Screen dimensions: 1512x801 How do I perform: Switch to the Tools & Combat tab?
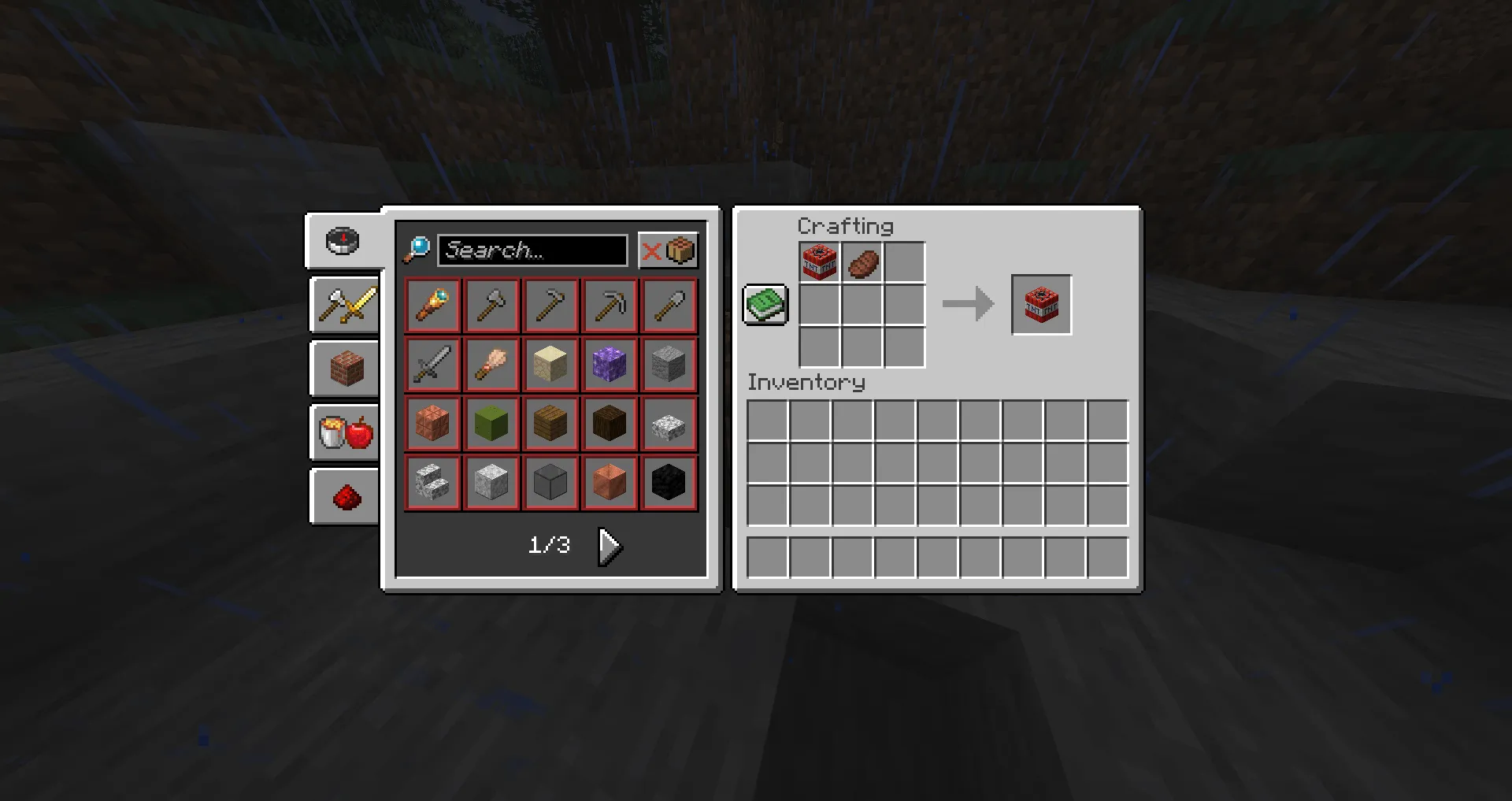point(344,306)
